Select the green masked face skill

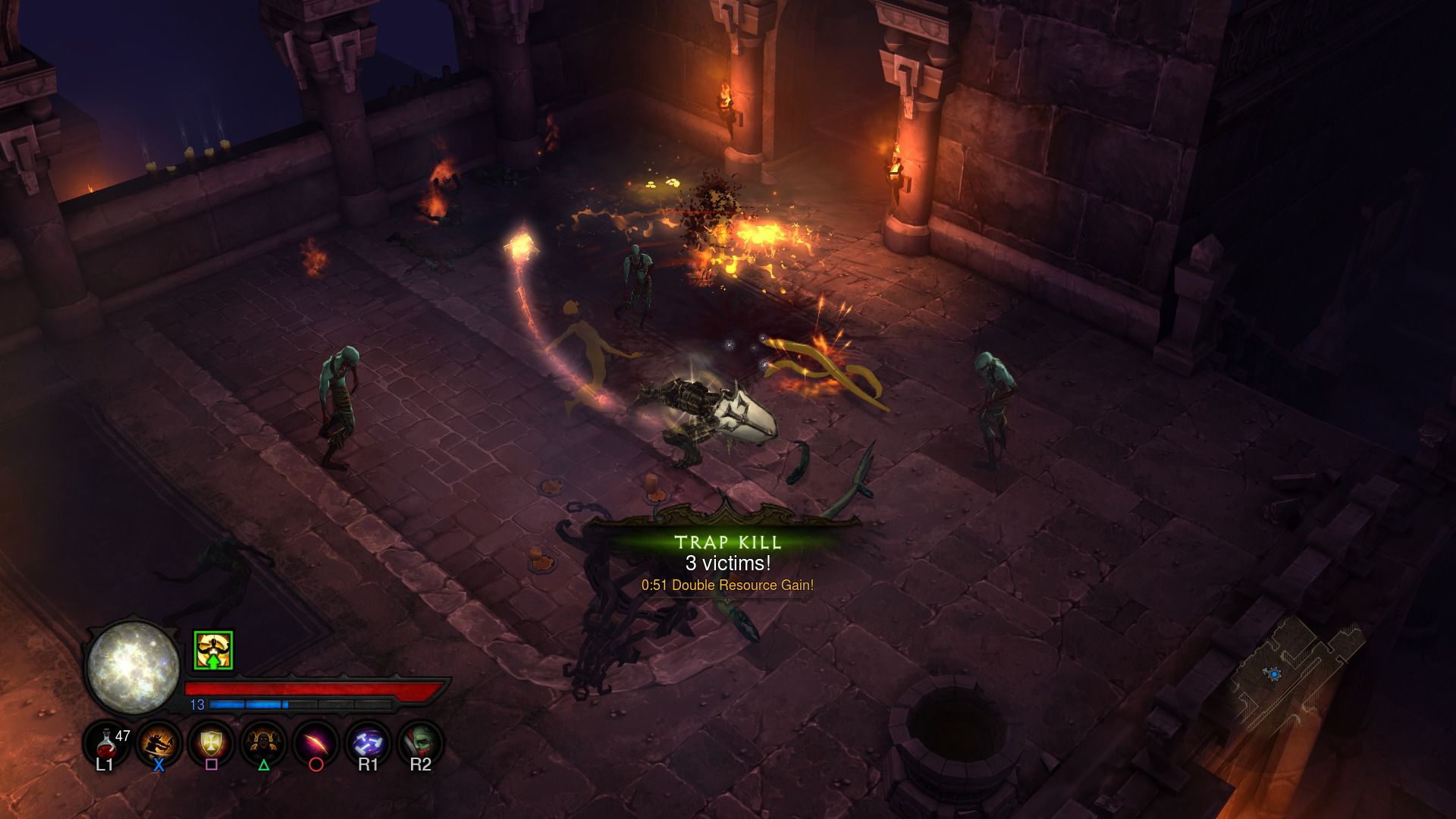click(420, 741)
